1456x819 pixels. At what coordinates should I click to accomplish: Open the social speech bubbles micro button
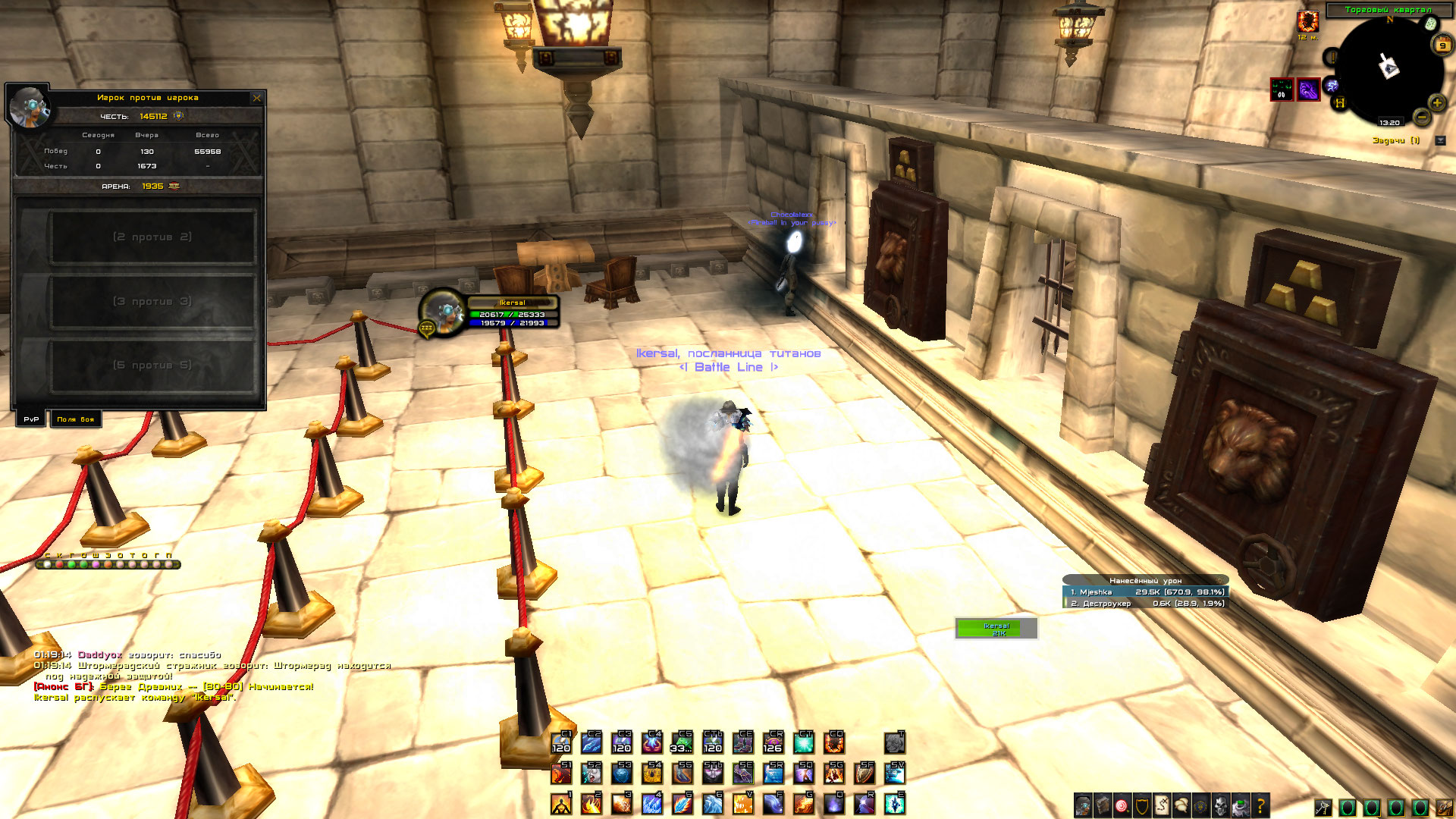click(x=1181, y=805)
